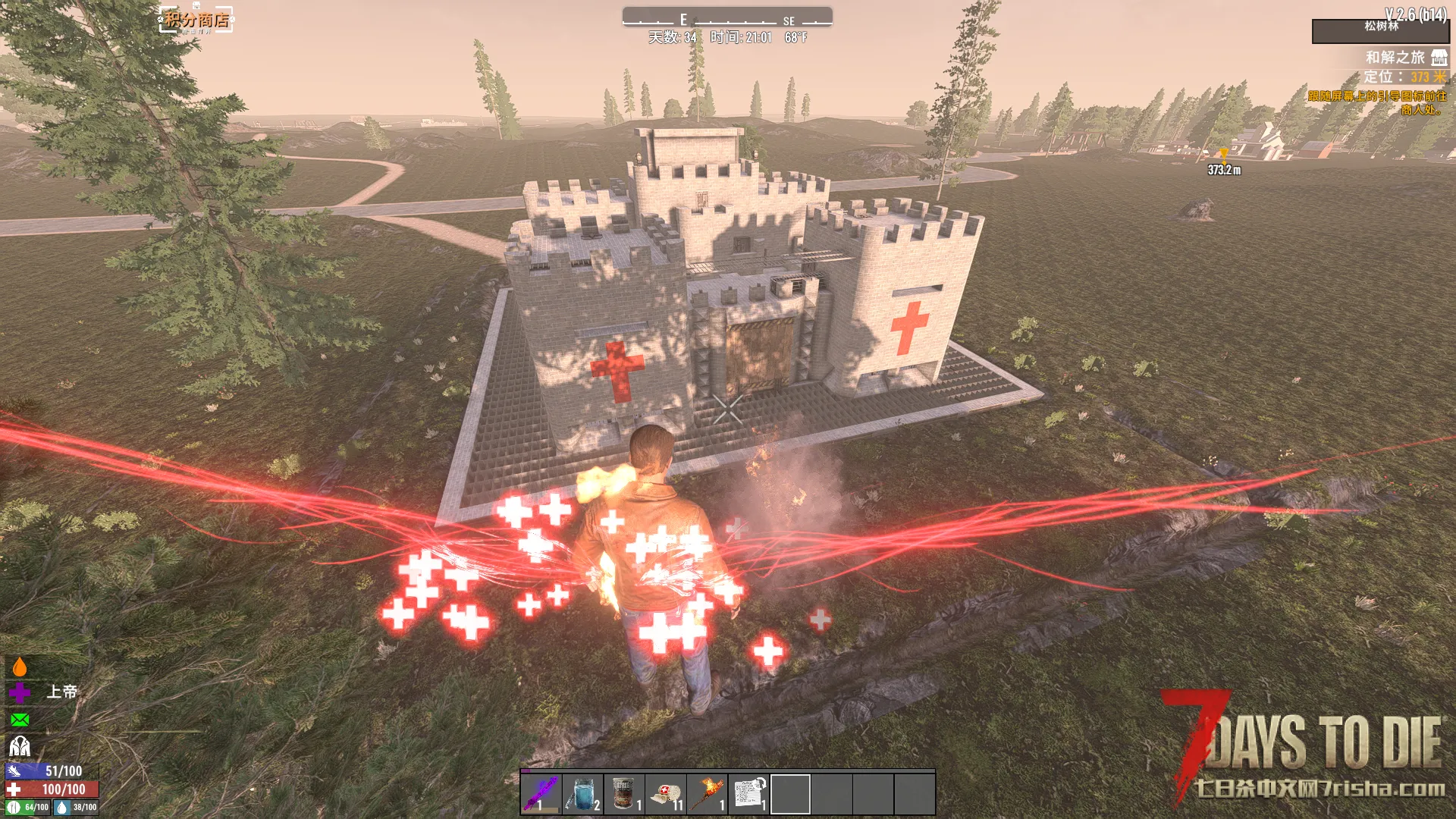Image resolution: width=1456 pixels, height=819 pixels.
Task: Select the quest note paper slot
Action: [748, 793]
